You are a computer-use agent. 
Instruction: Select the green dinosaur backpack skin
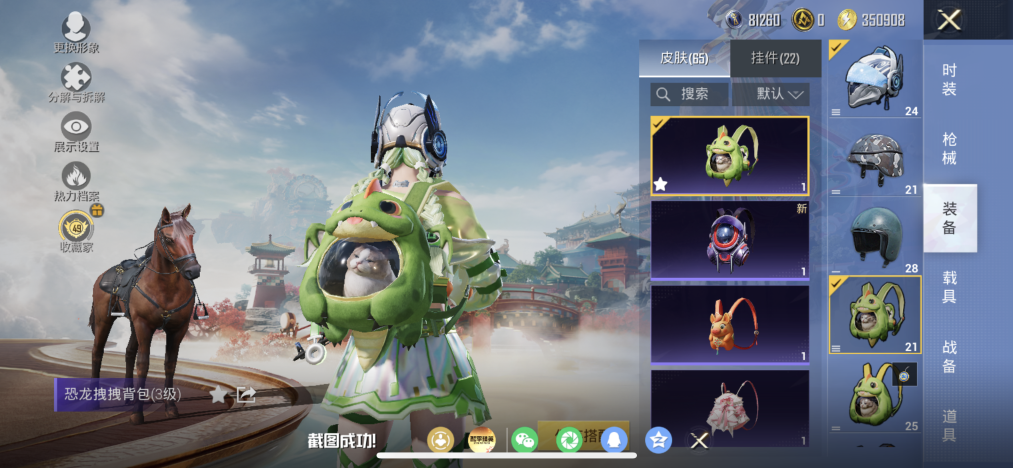coord(730,157)
